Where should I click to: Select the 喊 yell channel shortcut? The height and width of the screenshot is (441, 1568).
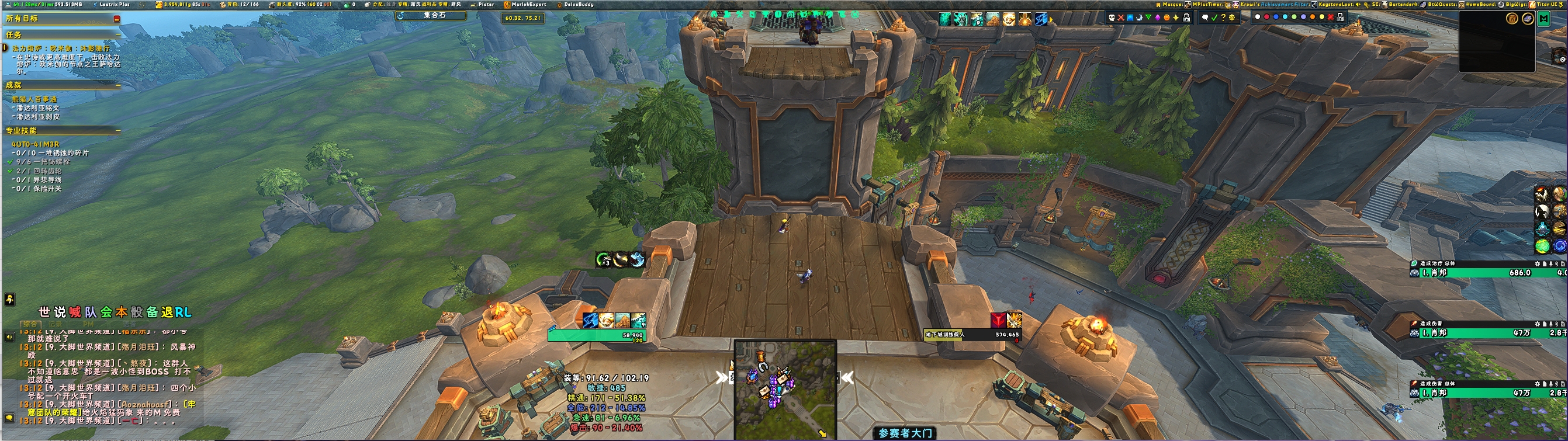coord(75,312)
